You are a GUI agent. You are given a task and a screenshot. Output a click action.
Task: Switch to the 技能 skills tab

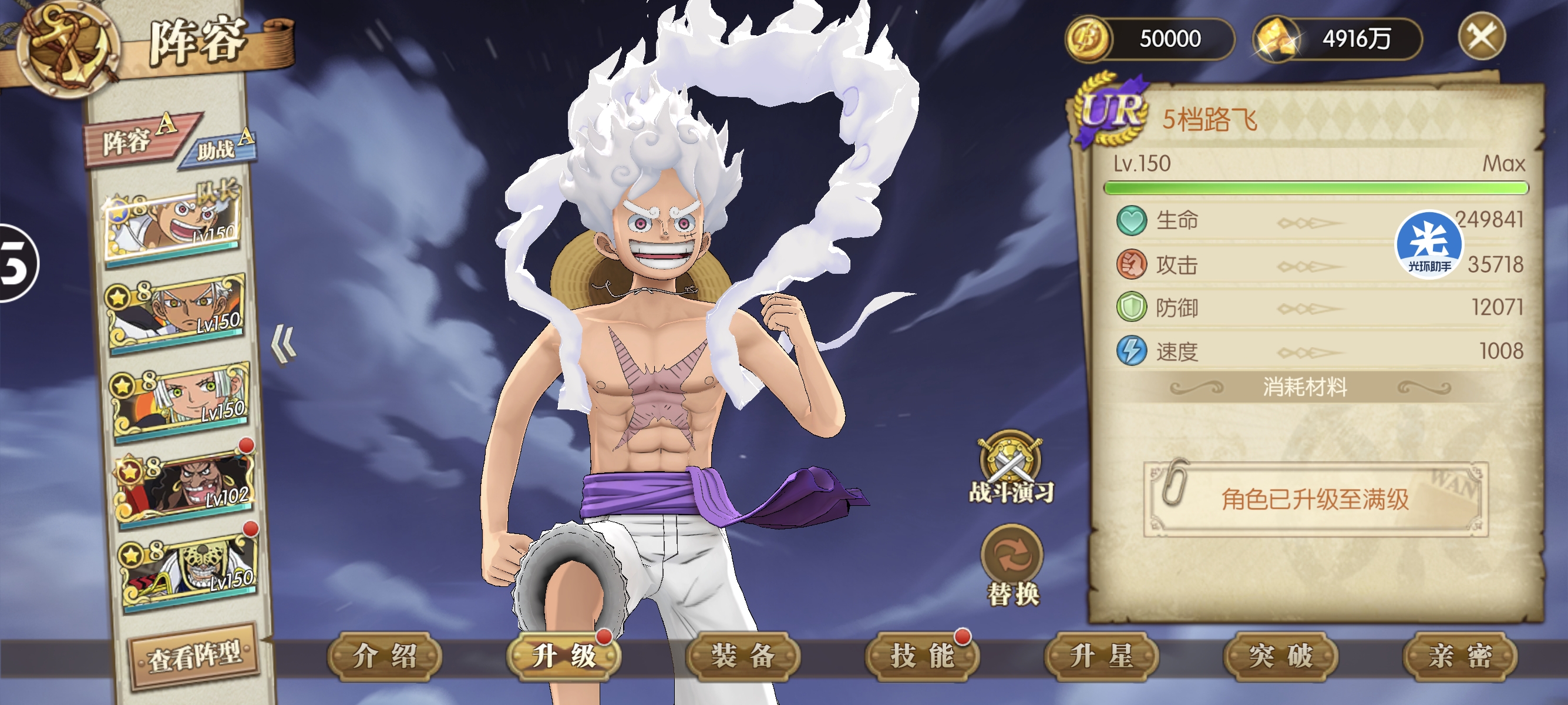coord(921,656)
